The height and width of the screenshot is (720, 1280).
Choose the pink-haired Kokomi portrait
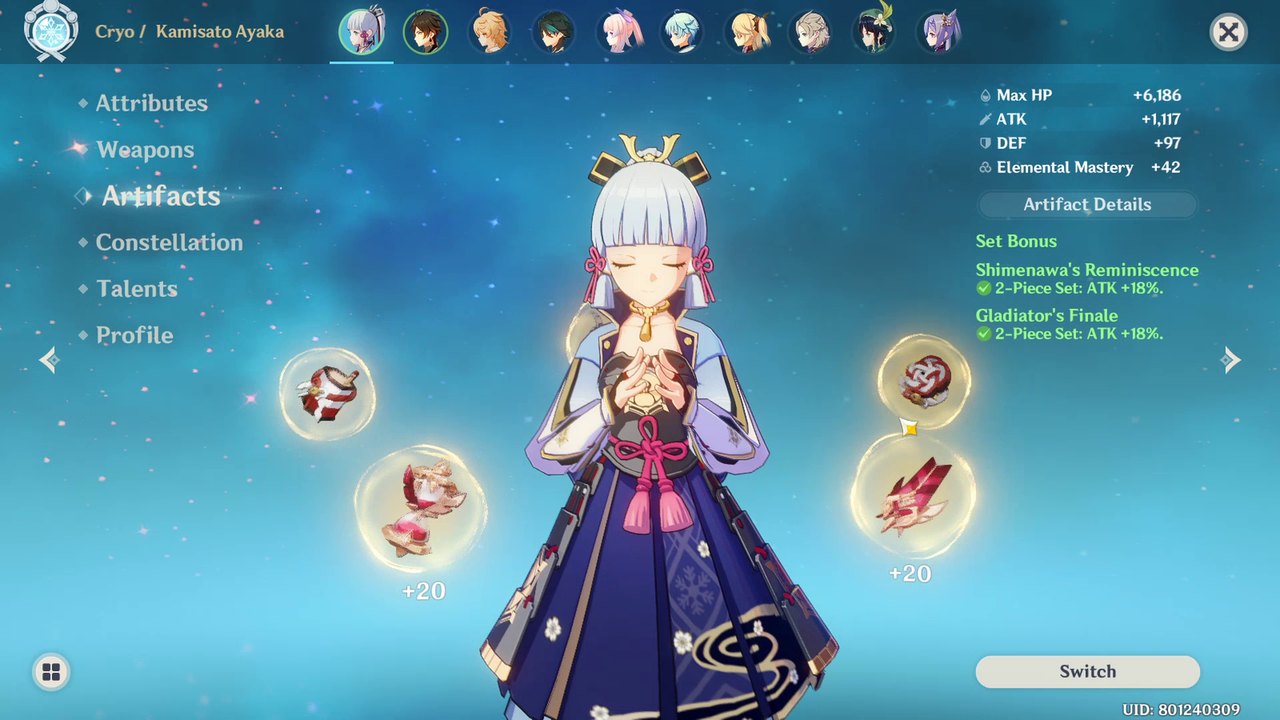tap(619, 33)
